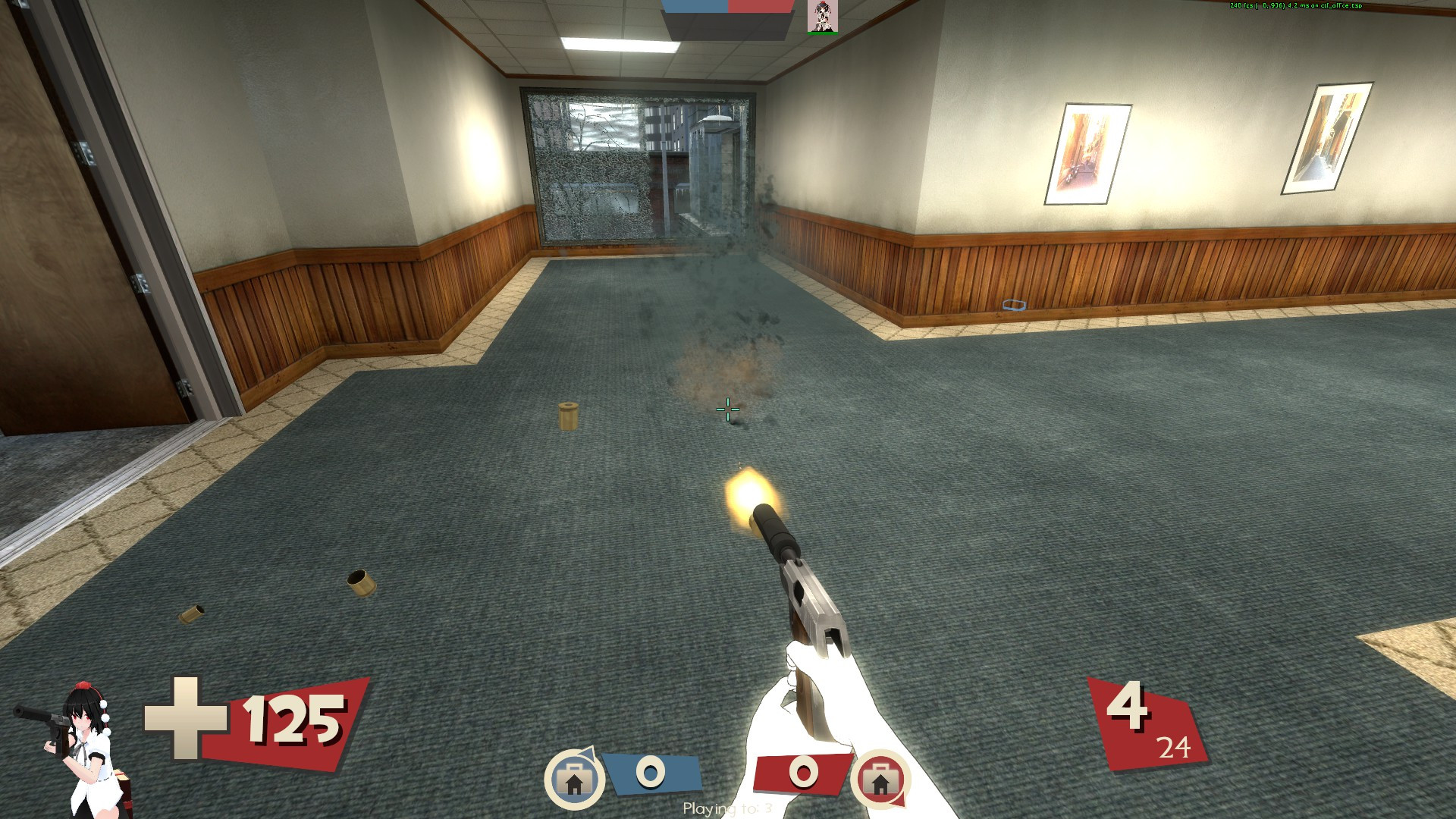1456x819 pixels.
Task: Click the pixel avatar above the health bar
Action: [x=822, y=17]
